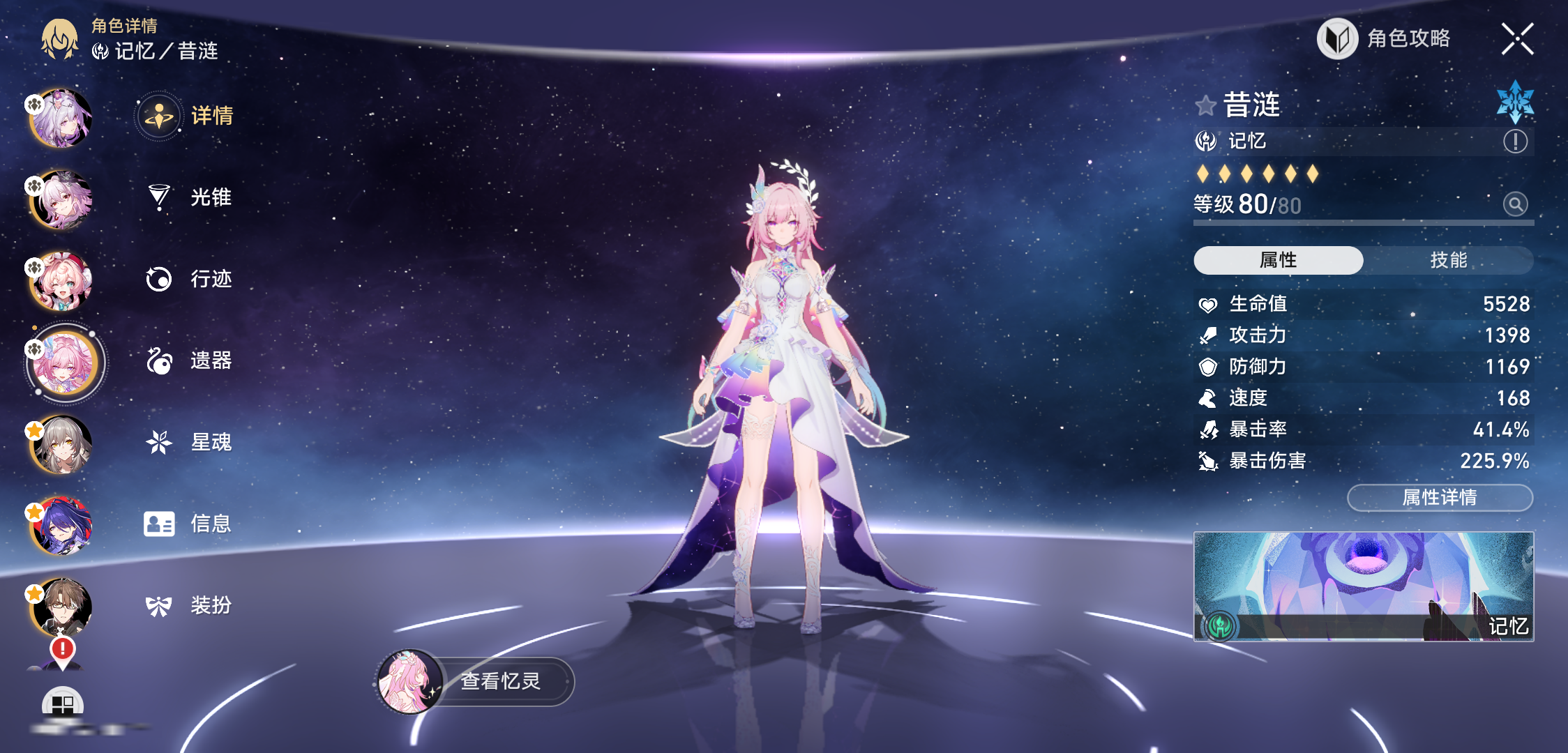Open 属性详情 attribute details

point(1439,497)
